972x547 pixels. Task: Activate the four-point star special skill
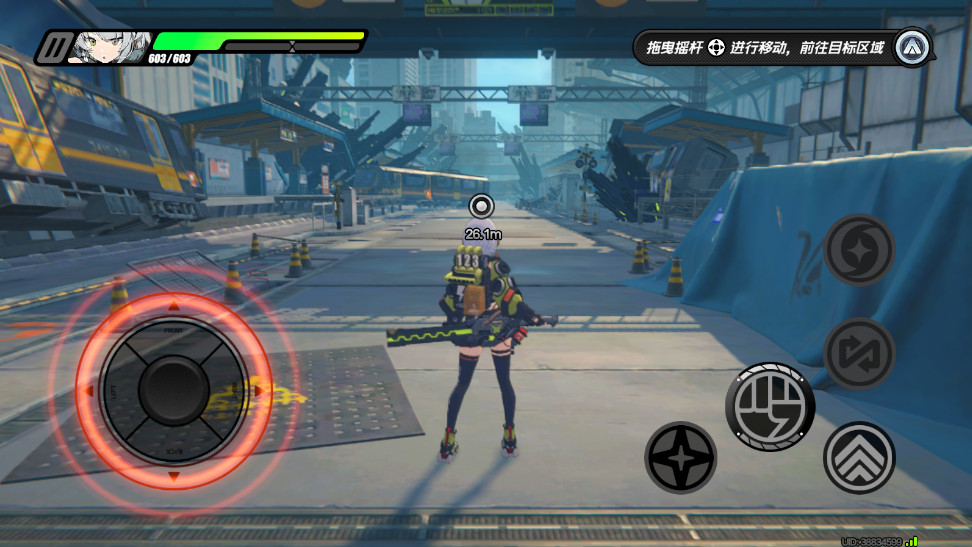click(681, 458)
